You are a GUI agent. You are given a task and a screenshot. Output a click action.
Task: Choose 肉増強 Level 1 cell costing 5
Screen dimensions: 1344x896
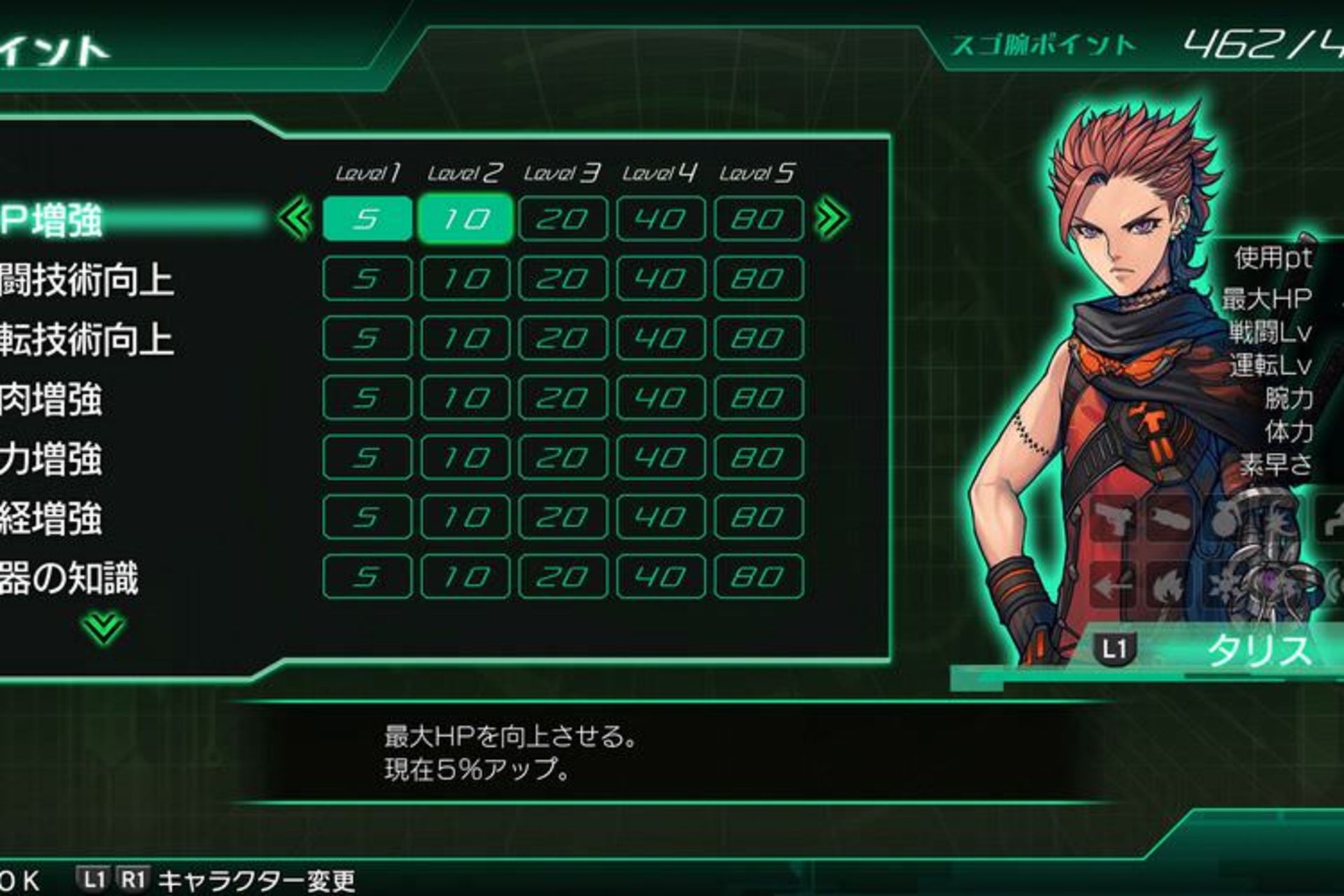[367, 398]
